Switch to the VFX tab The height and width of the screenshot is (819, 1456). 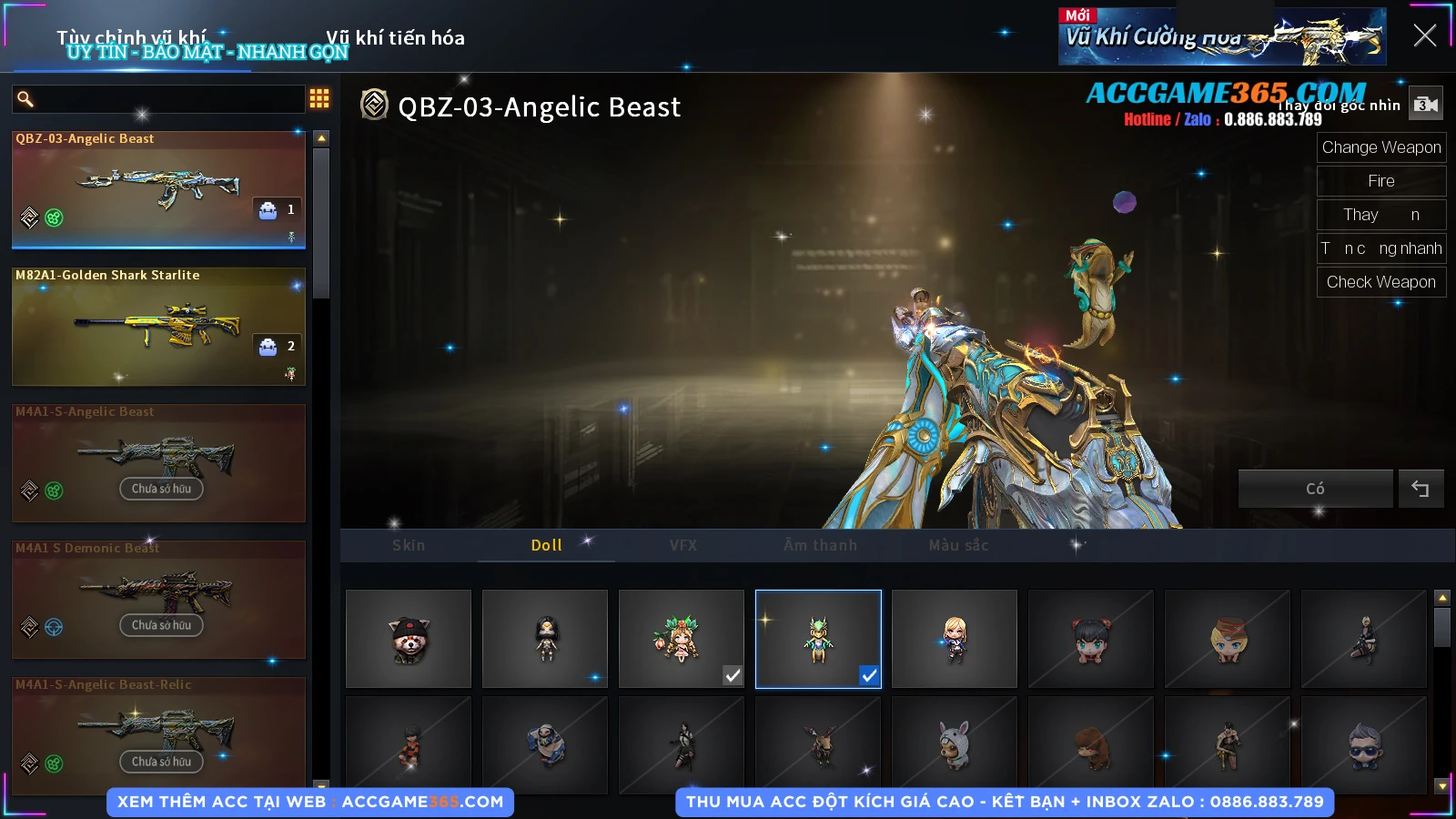(x=683, y=545)
